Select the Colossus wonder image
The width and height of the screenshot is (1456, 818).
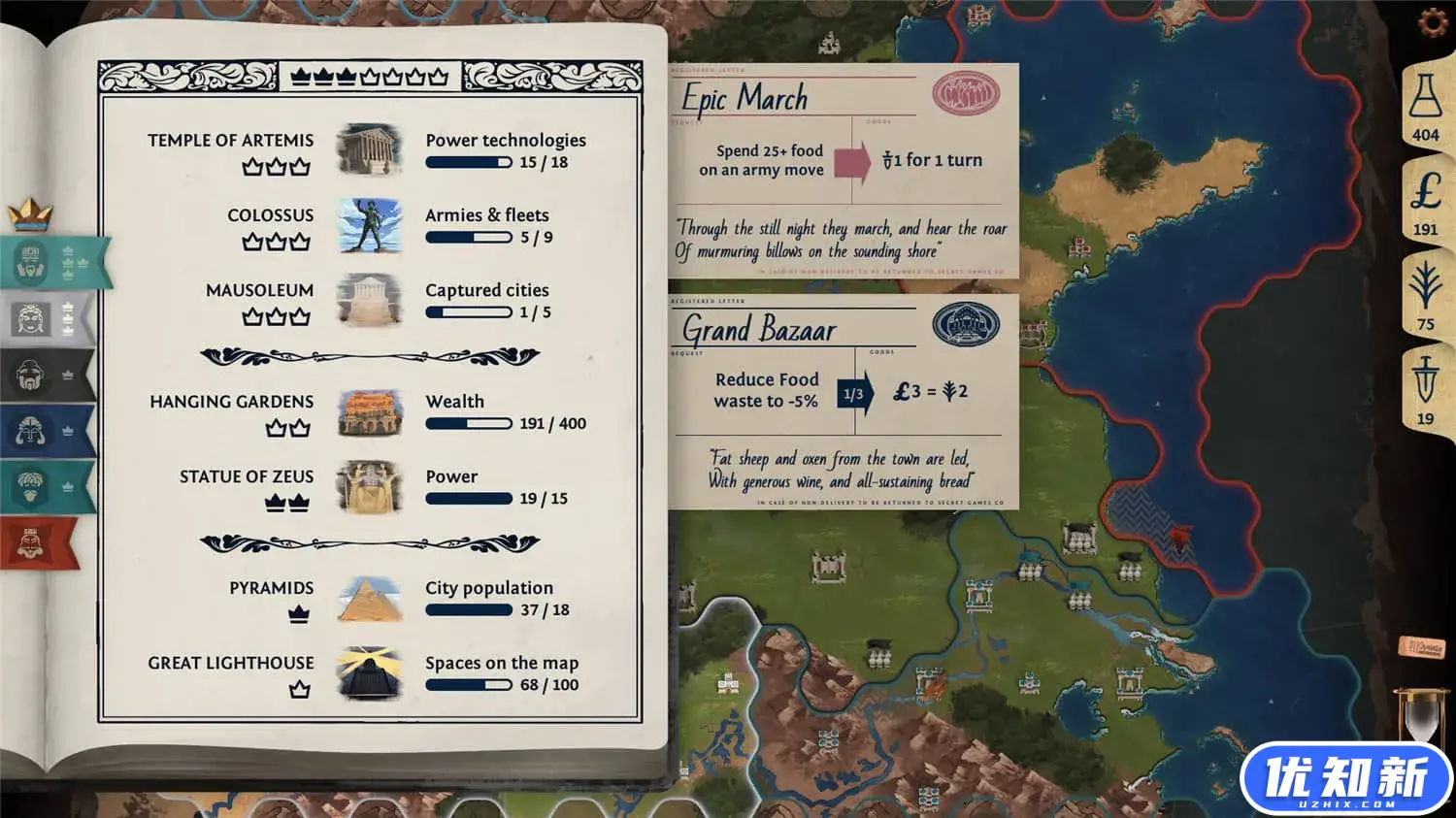pyautogui.click(x=369, y=225)
